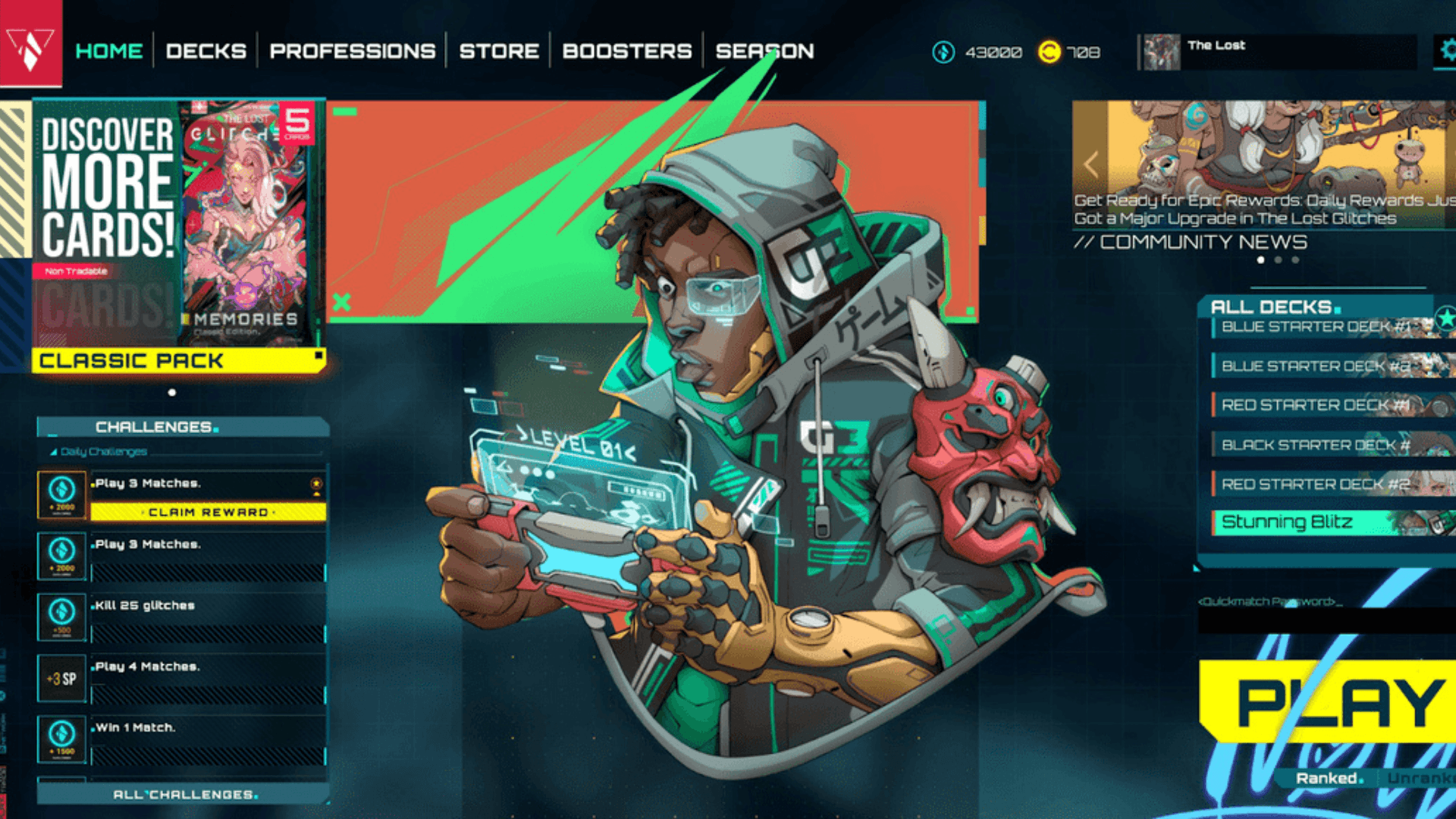
Task: Claim reward for Play 3 Matches
Action: (209, 513)
